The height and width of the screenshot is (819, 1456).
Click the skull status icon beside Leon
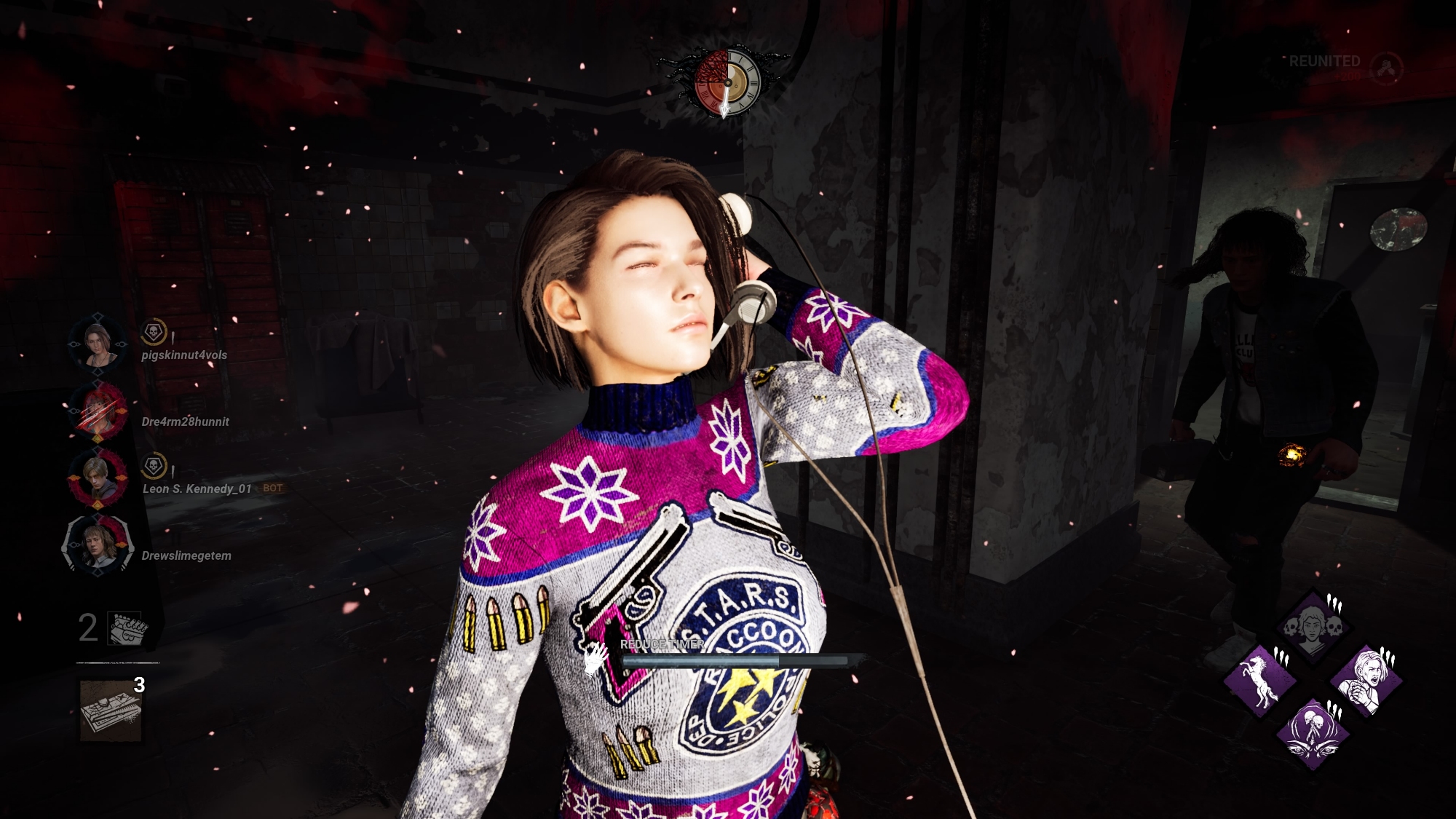(154, 466)
